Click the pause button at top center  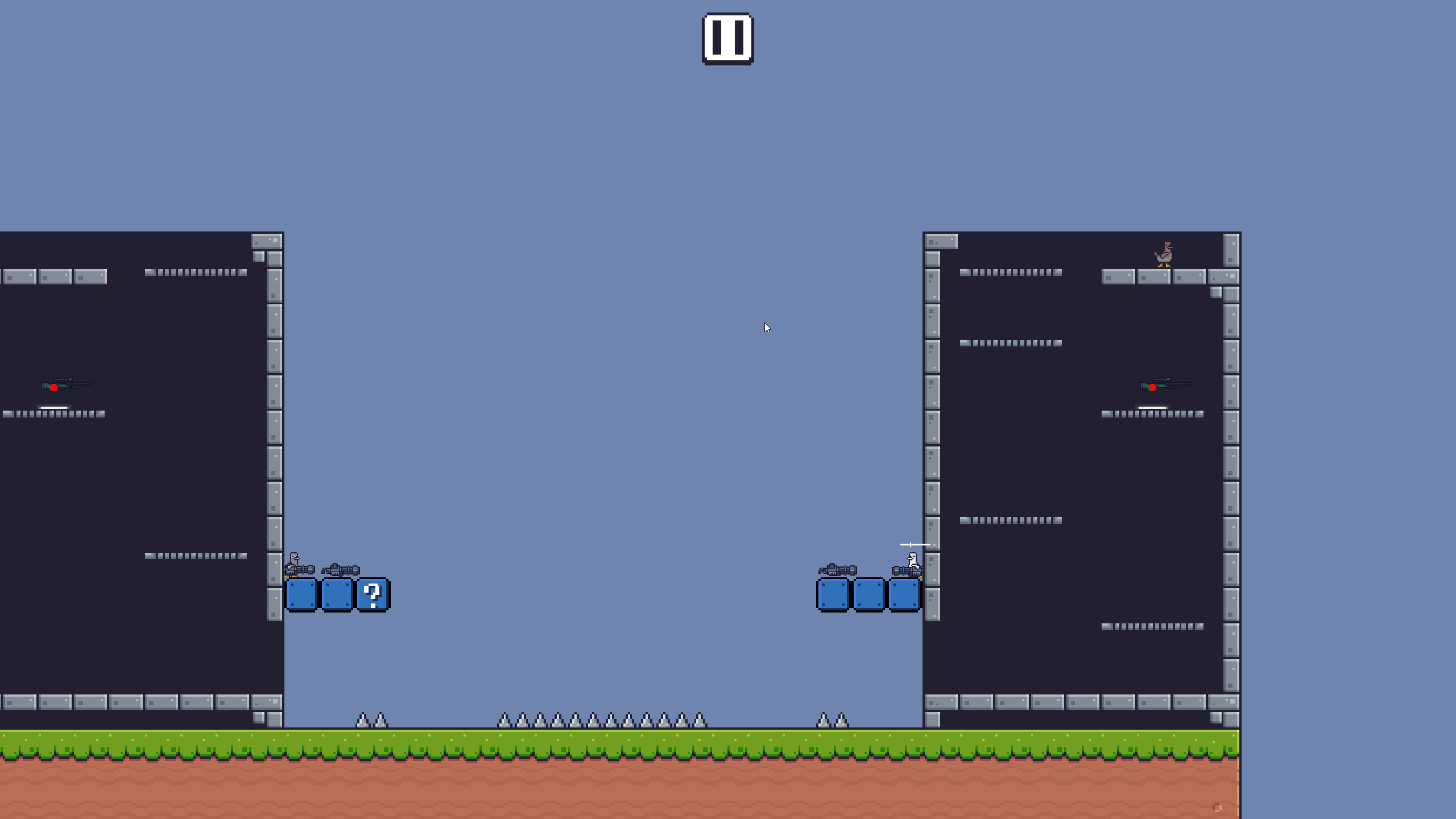point(729,39)
